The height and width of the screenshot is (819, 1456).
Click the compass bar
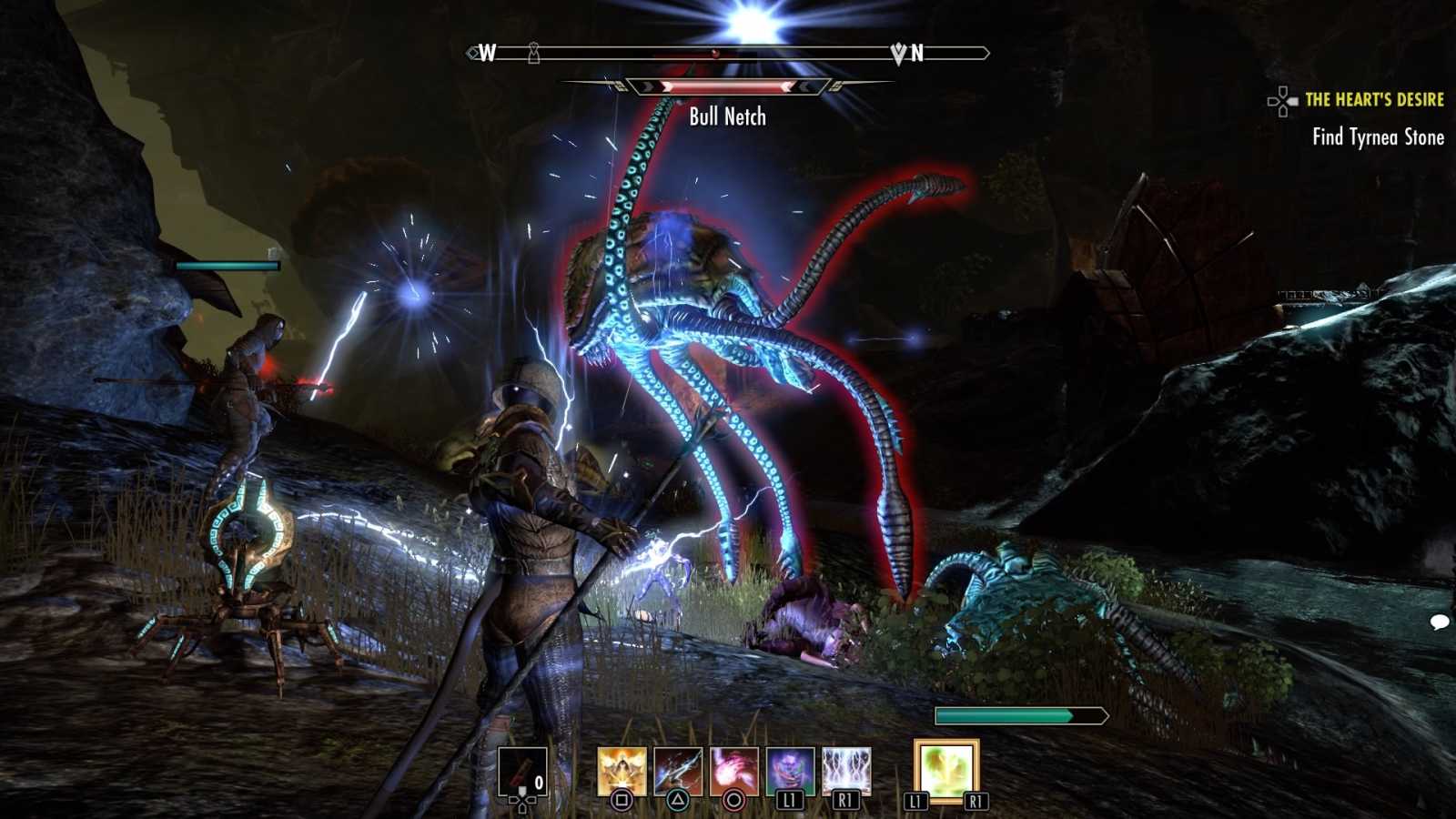(x=728, y=54)
